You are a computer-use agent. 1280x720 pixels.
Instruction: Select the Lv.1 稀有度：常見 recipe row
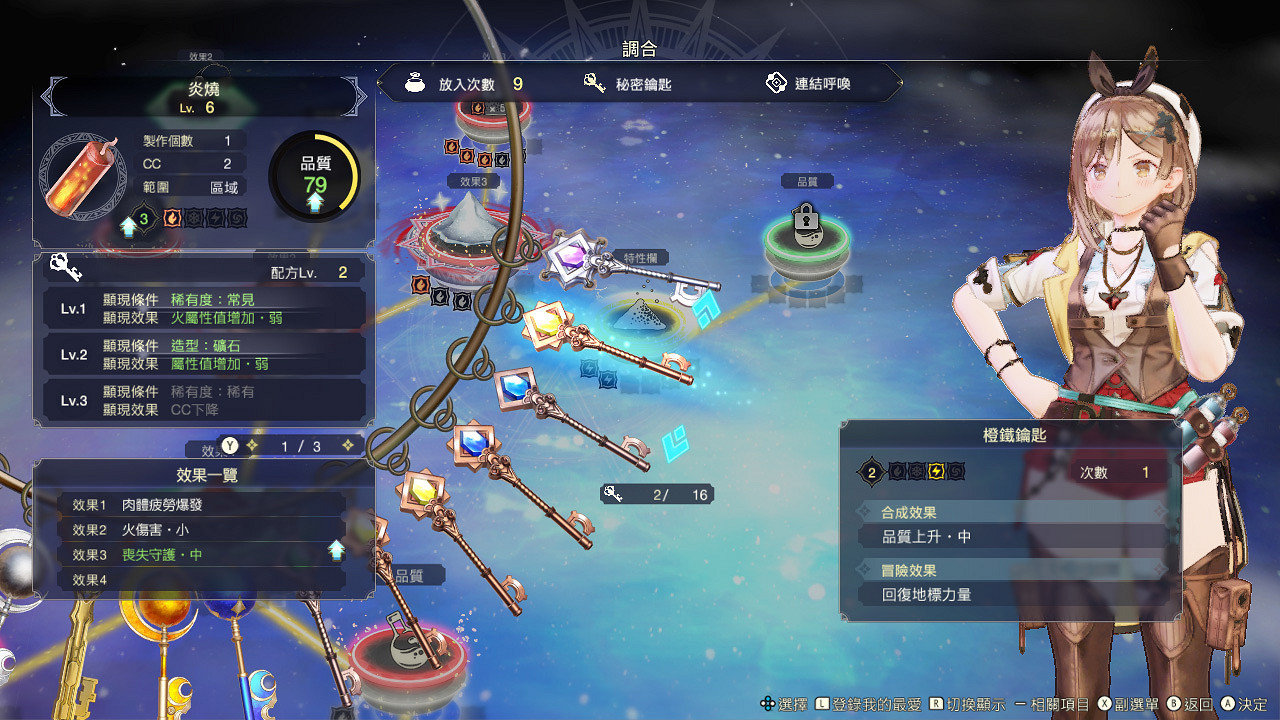click(x=204, y=309)
